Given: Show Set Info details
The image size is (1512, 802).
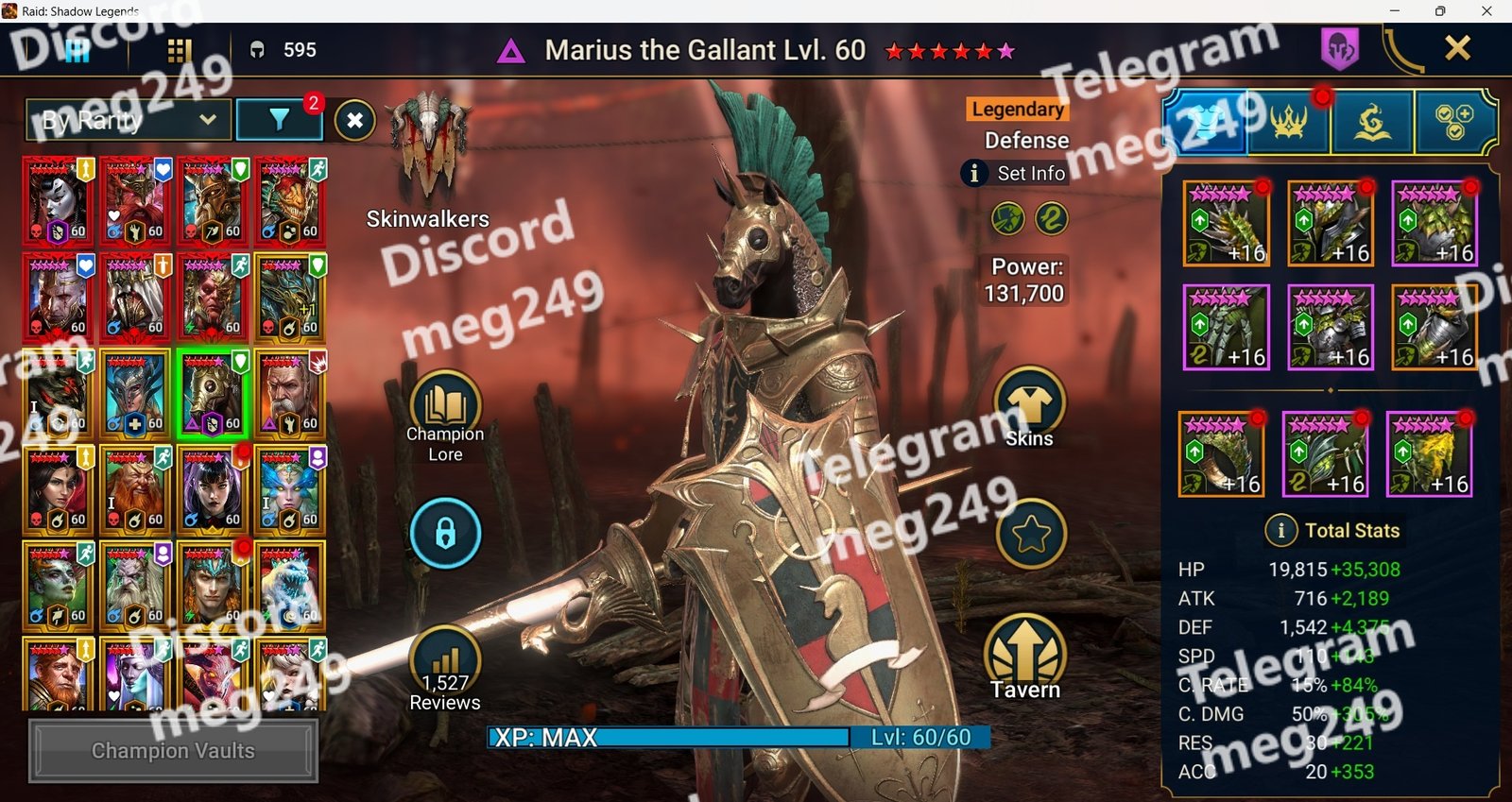Looking at the screenshot, I should point(1015,174).
